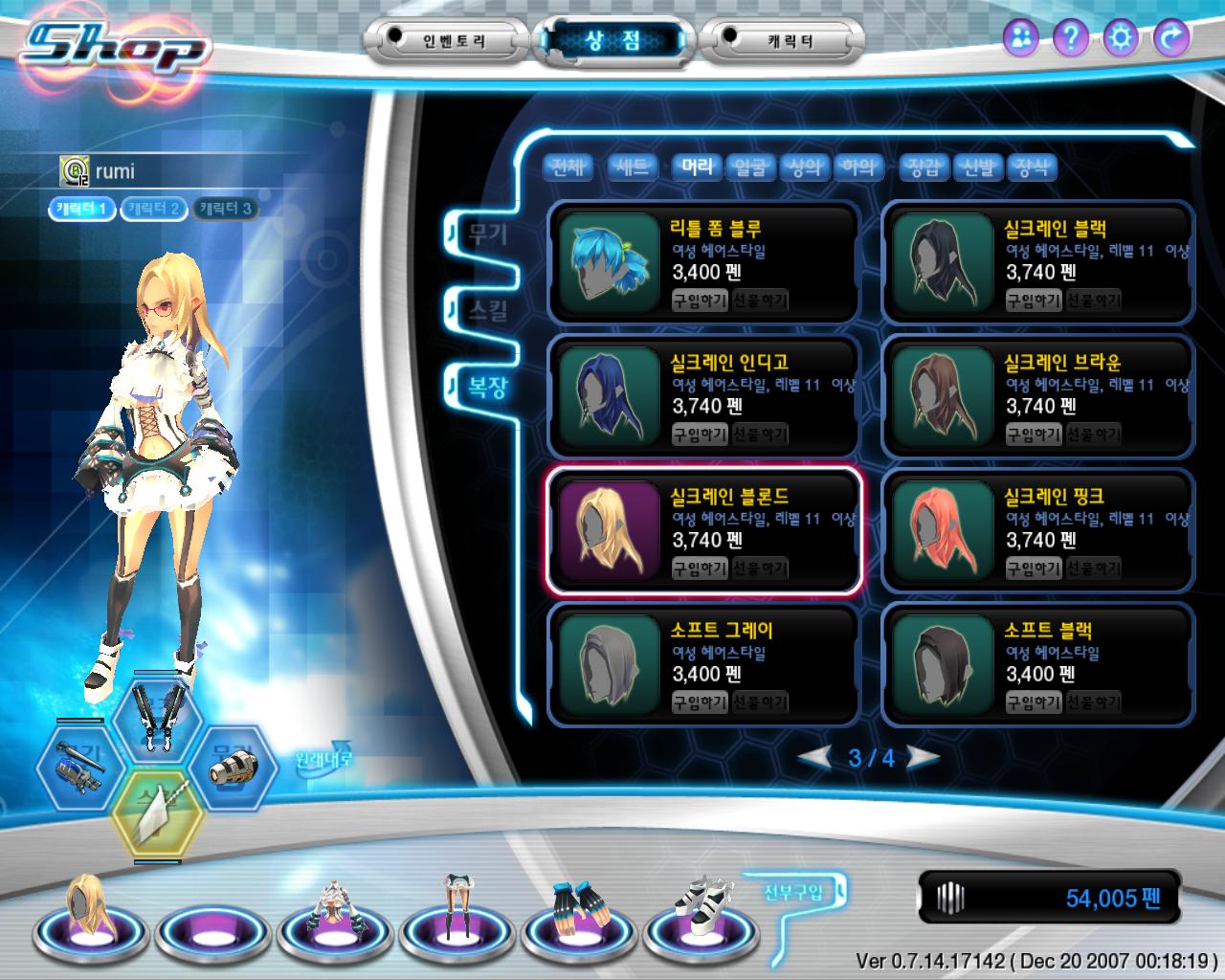Screen dimensions: 1225x980
Task: Buy the 실크레인 블론드 hairstyle with 구입하기
Action: [x=700, y=568]
